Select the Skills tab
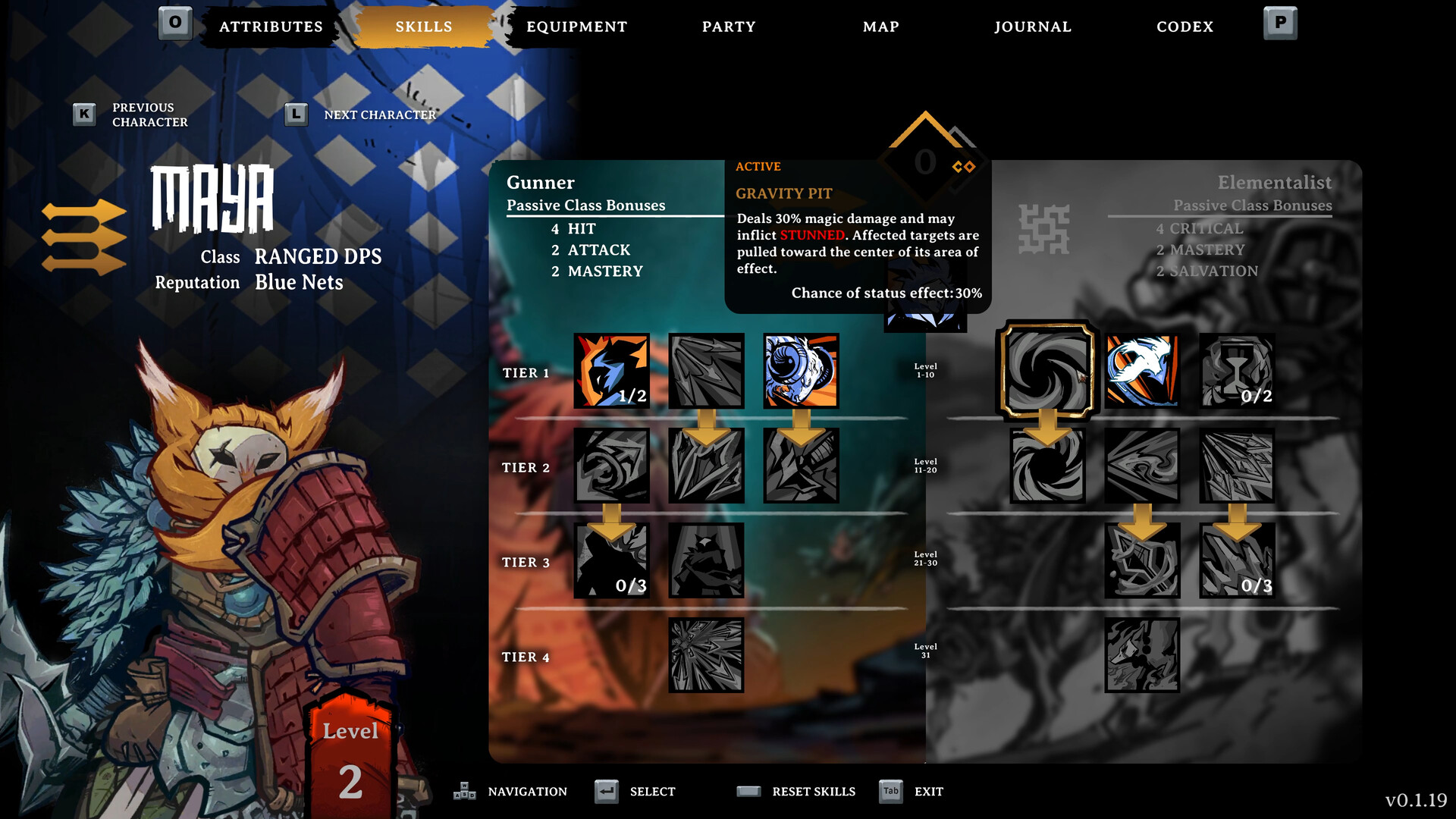This screenshot has width=1456, height=819. (423, 27)
